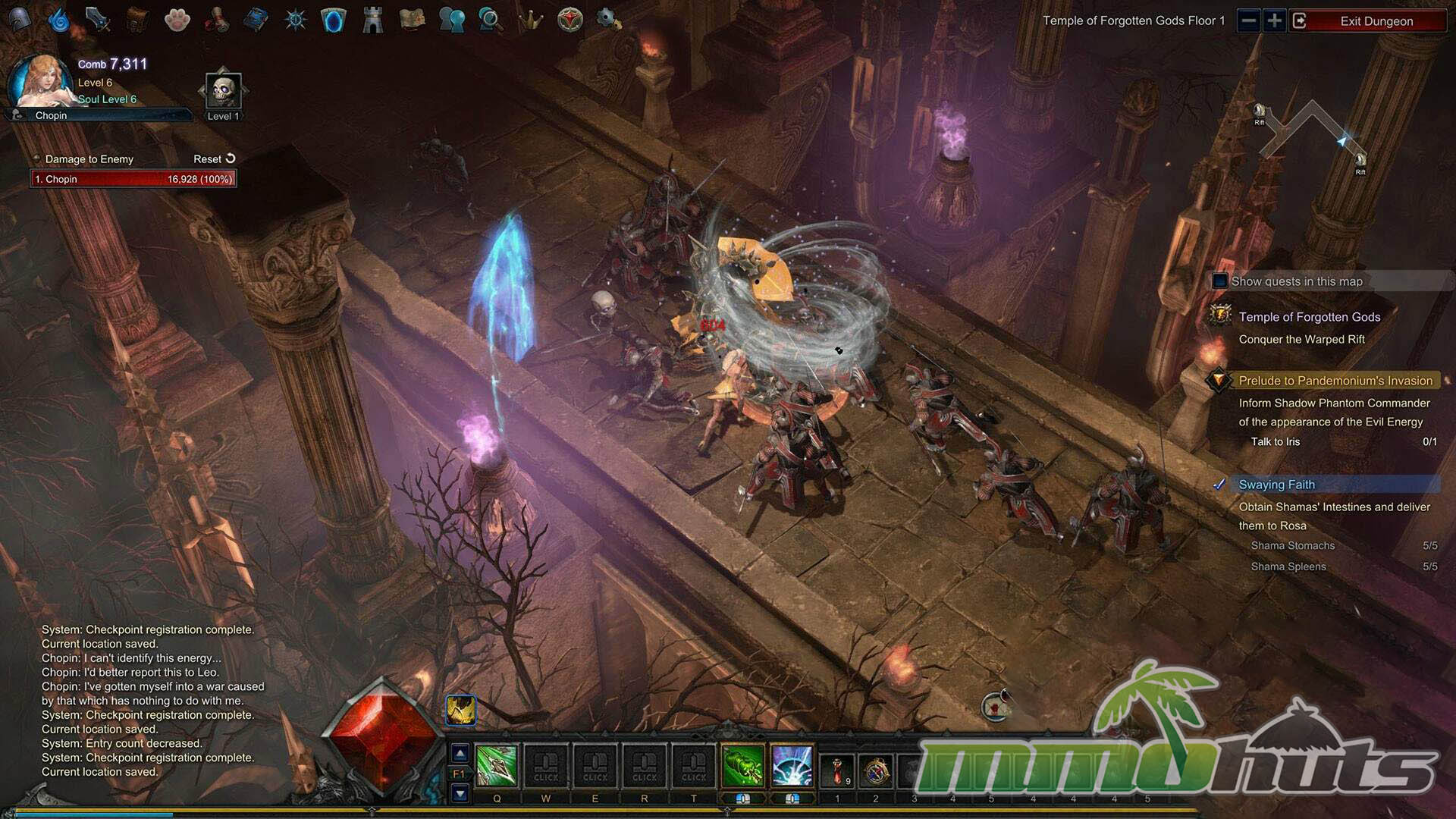
Task: Select the skull pet icon labeled Level 1
Action: point(223,91)
